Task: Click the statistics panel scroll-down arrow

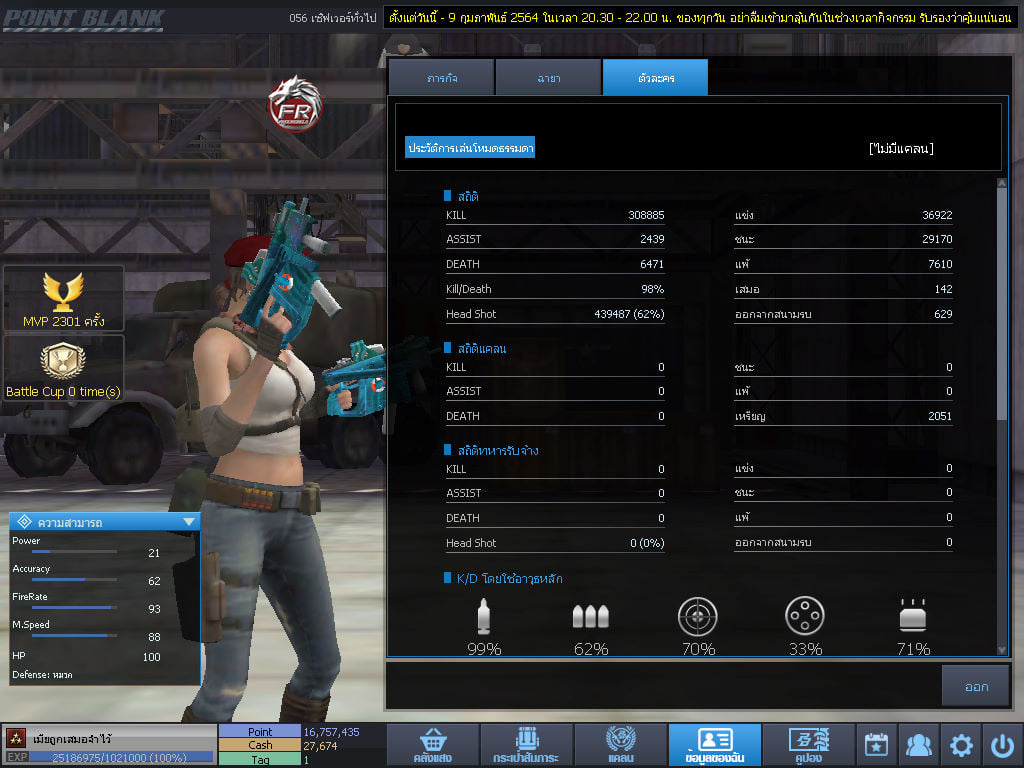Action: tap(1002, 650)
